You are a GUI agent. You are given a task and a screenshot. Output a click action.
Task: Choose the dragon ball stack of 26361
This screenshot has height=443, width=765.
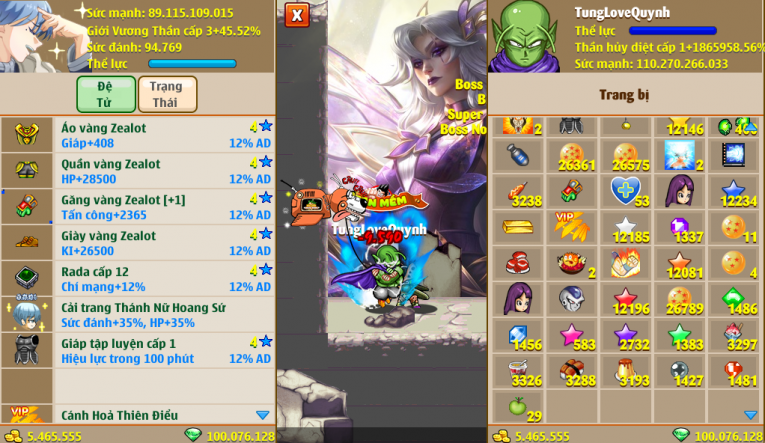pos(572,155)
